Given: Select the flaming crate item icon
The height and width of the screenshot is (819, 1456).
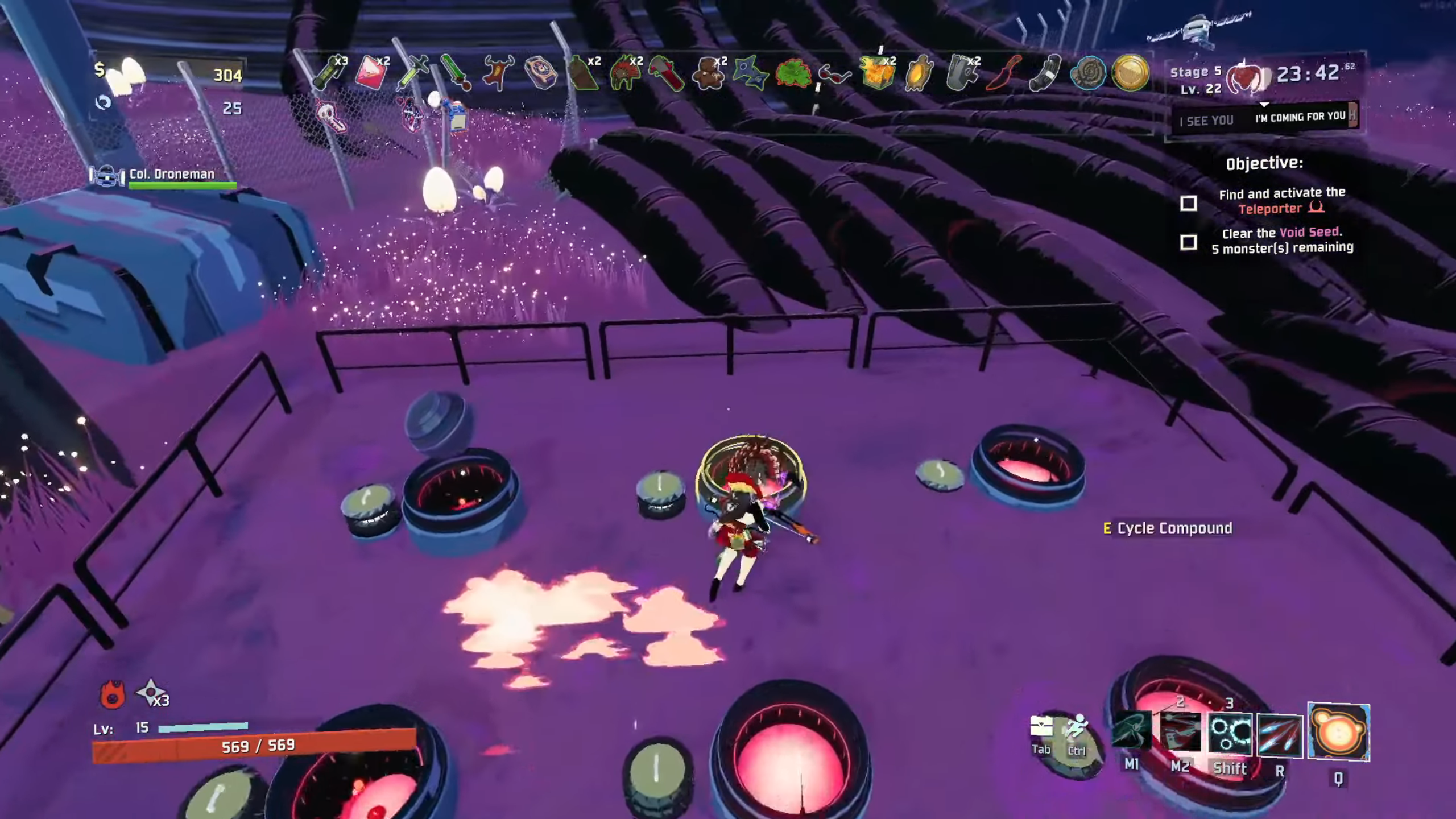Looking at the screenshot, I should (876, 74).
